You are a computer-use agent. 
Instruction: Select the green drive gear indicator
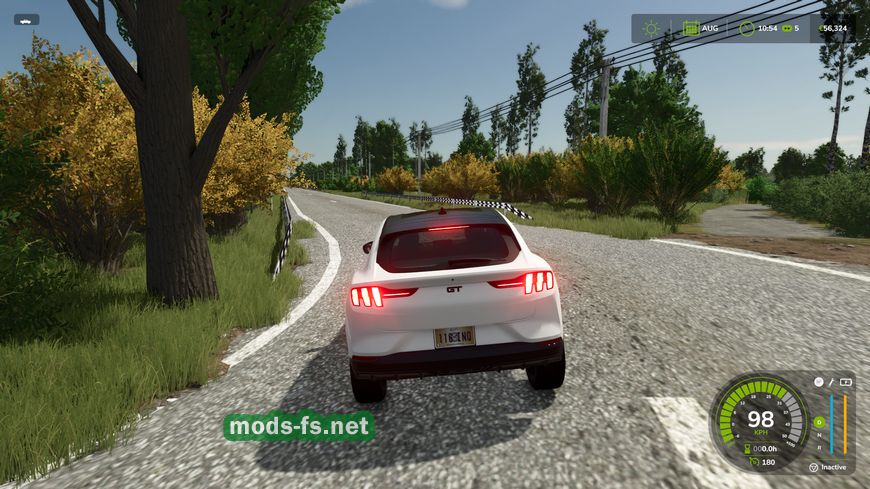click(818, 421)
